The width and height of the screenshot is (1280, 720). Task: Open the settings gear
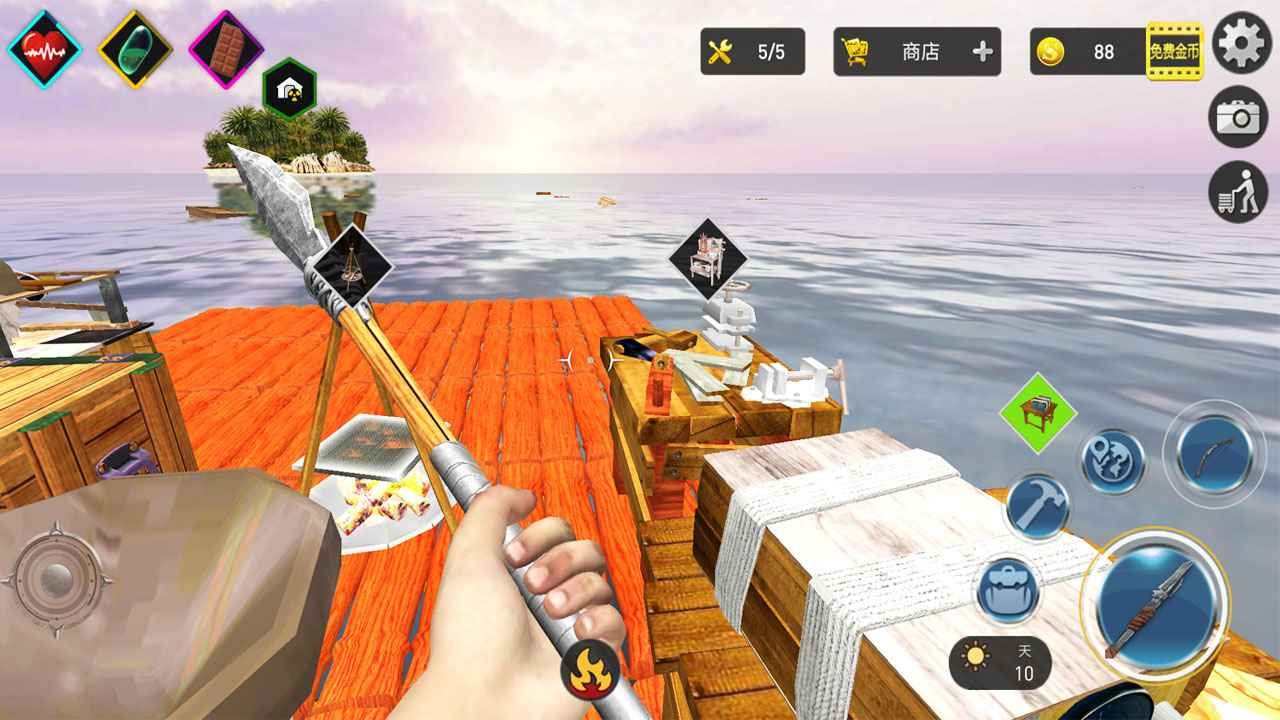click(x=1240, y=44)
